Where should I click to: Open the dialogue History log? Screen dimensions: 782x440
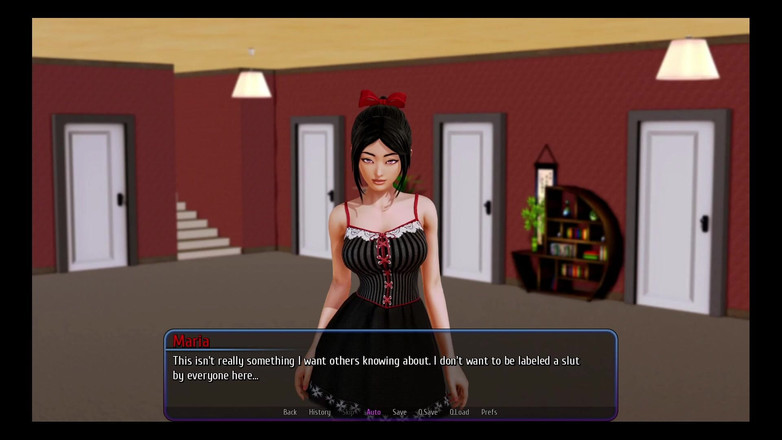(x=320, y=412)
